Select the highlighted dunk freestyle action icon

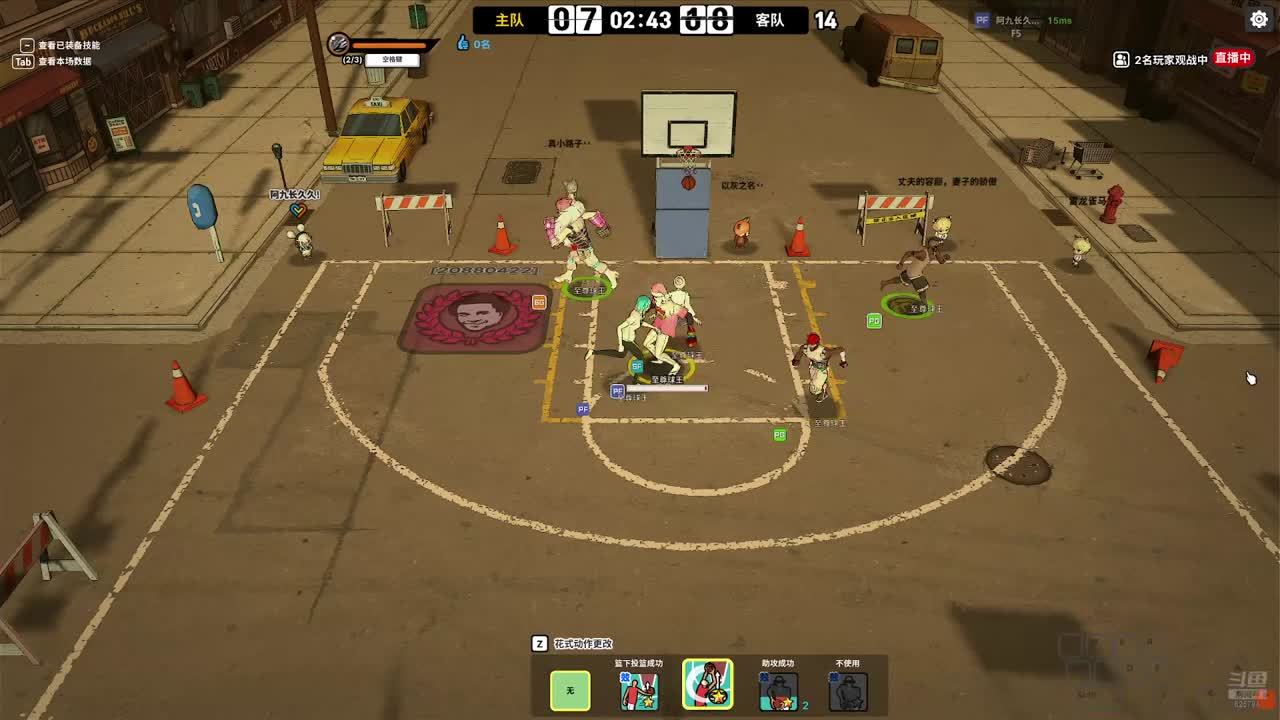pos(708,685)
